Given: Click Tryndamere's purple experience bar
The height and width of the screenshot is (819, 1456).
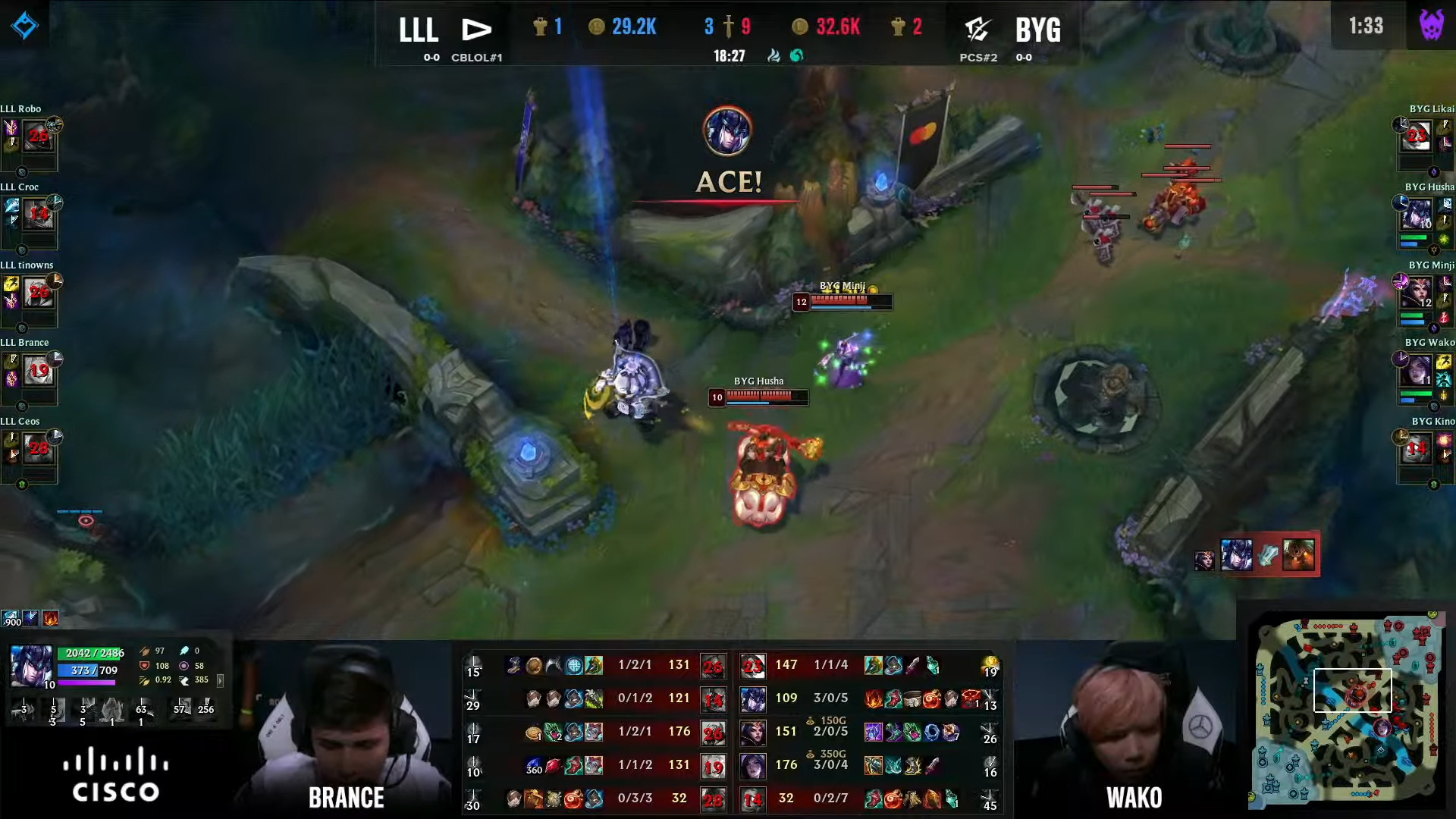Looking at the screenshot, I should pos(86,683).
